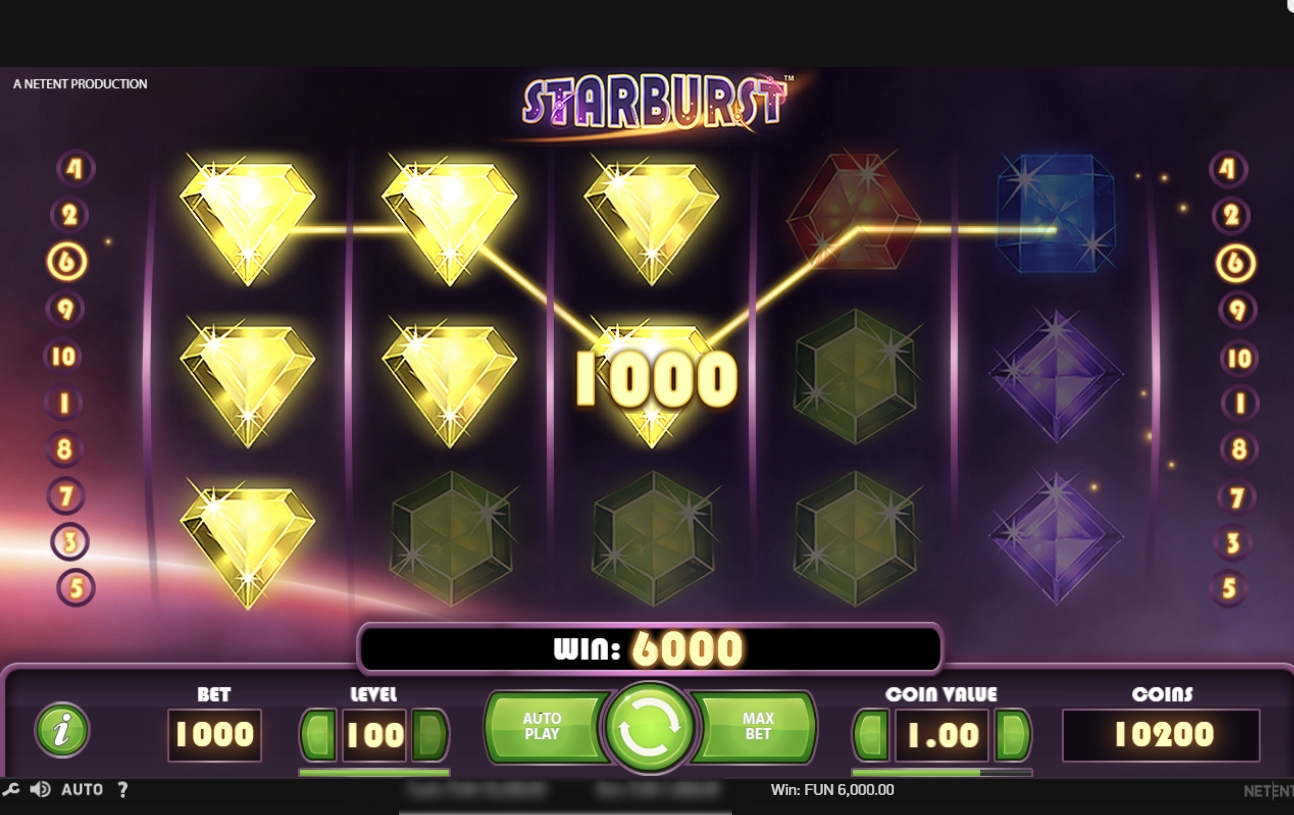The image size is (1294, 815).
Task: Open the game information panel
Action: [60, 730]
